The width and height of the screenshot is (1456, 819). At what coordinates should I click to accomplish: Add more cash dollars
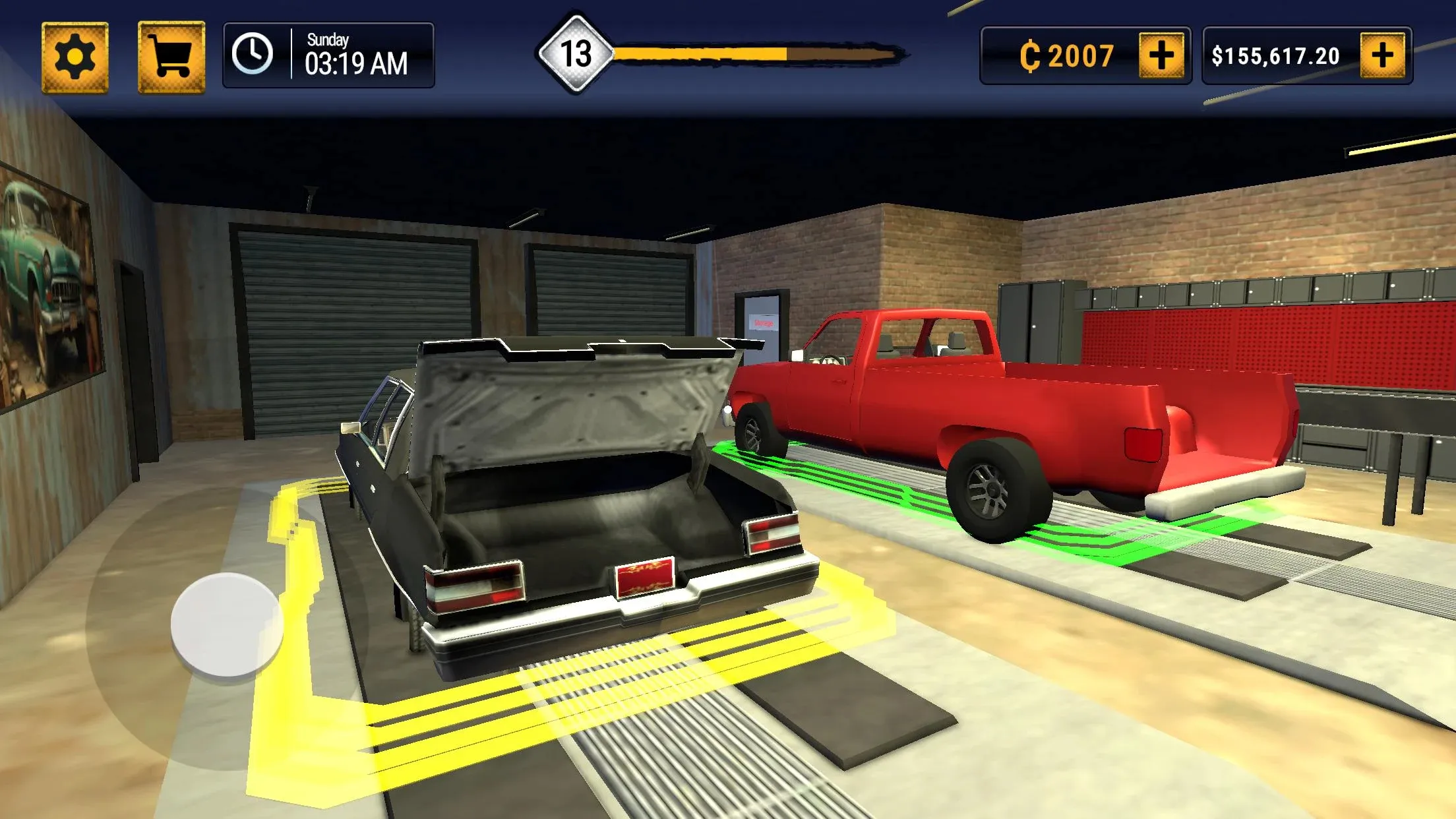(x=1383, y=55)
